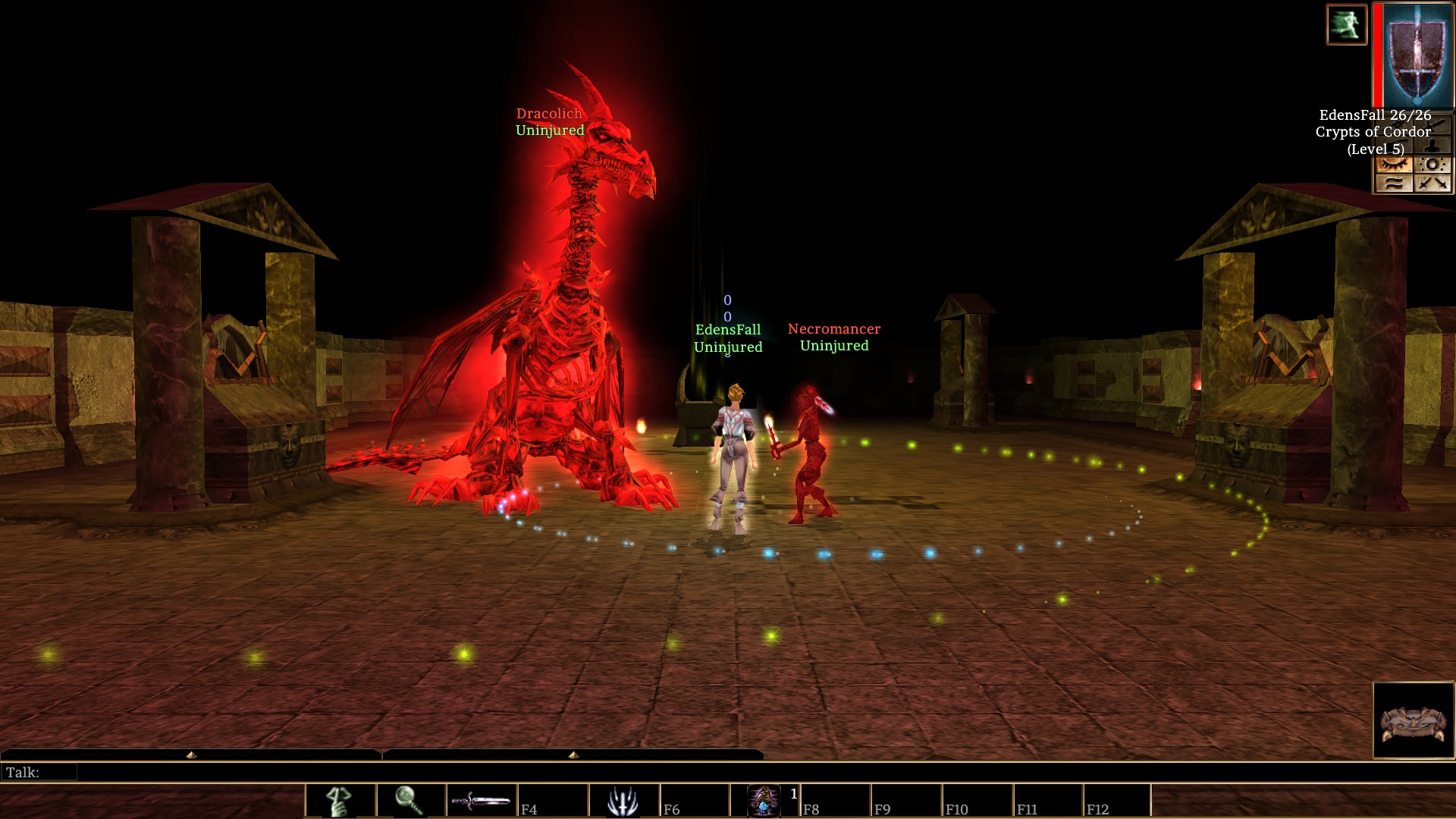
Task: Click the wavy lines button
Action: coord(1394,183)
